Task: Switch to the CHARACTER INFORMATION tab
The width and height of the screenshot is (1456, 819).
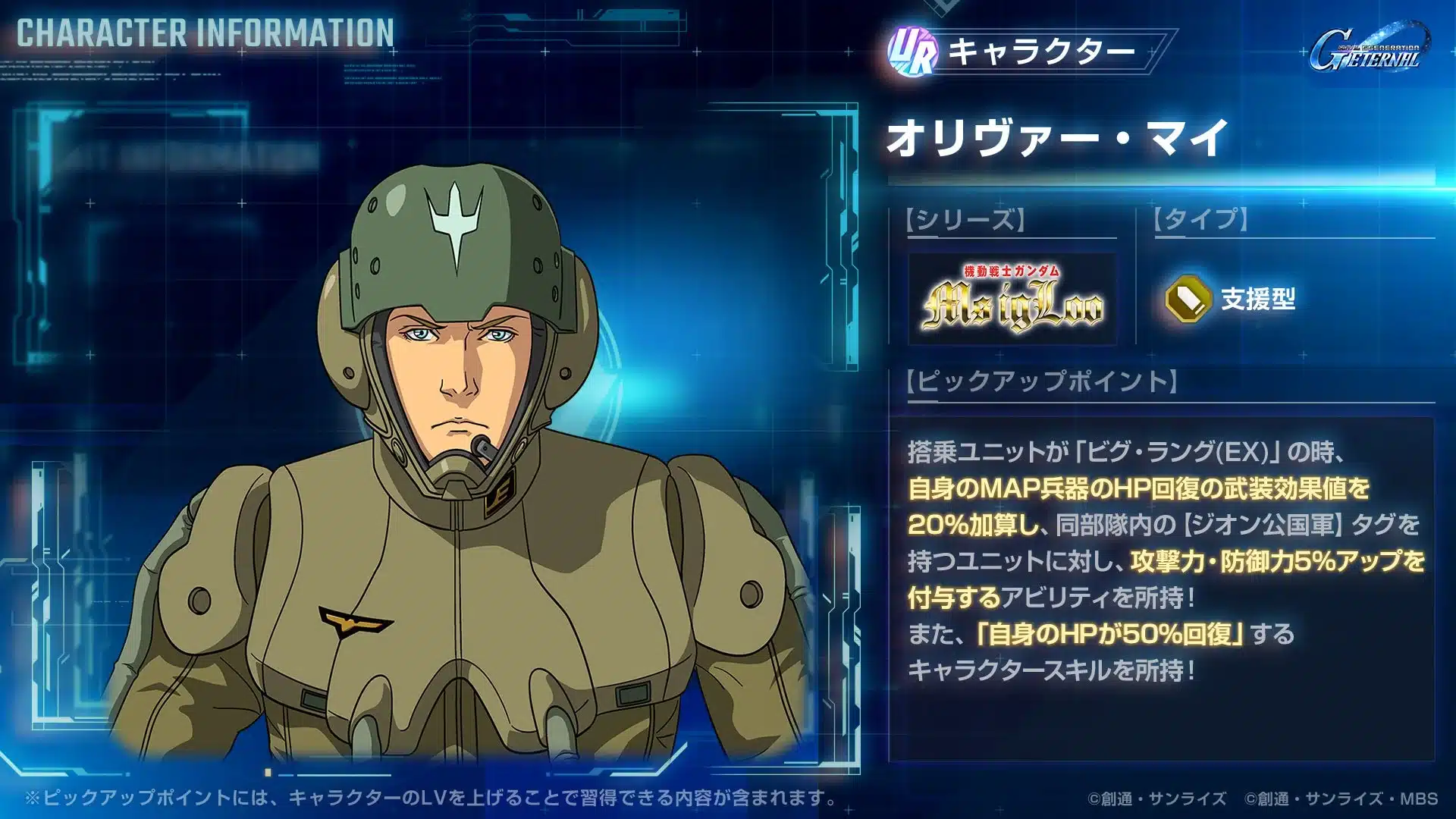Action: 205,32
